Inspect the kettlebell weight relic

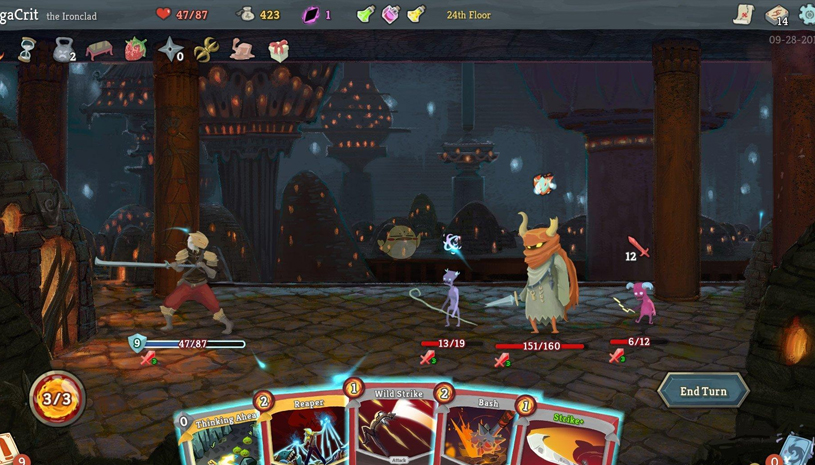(x=63, y=48)
